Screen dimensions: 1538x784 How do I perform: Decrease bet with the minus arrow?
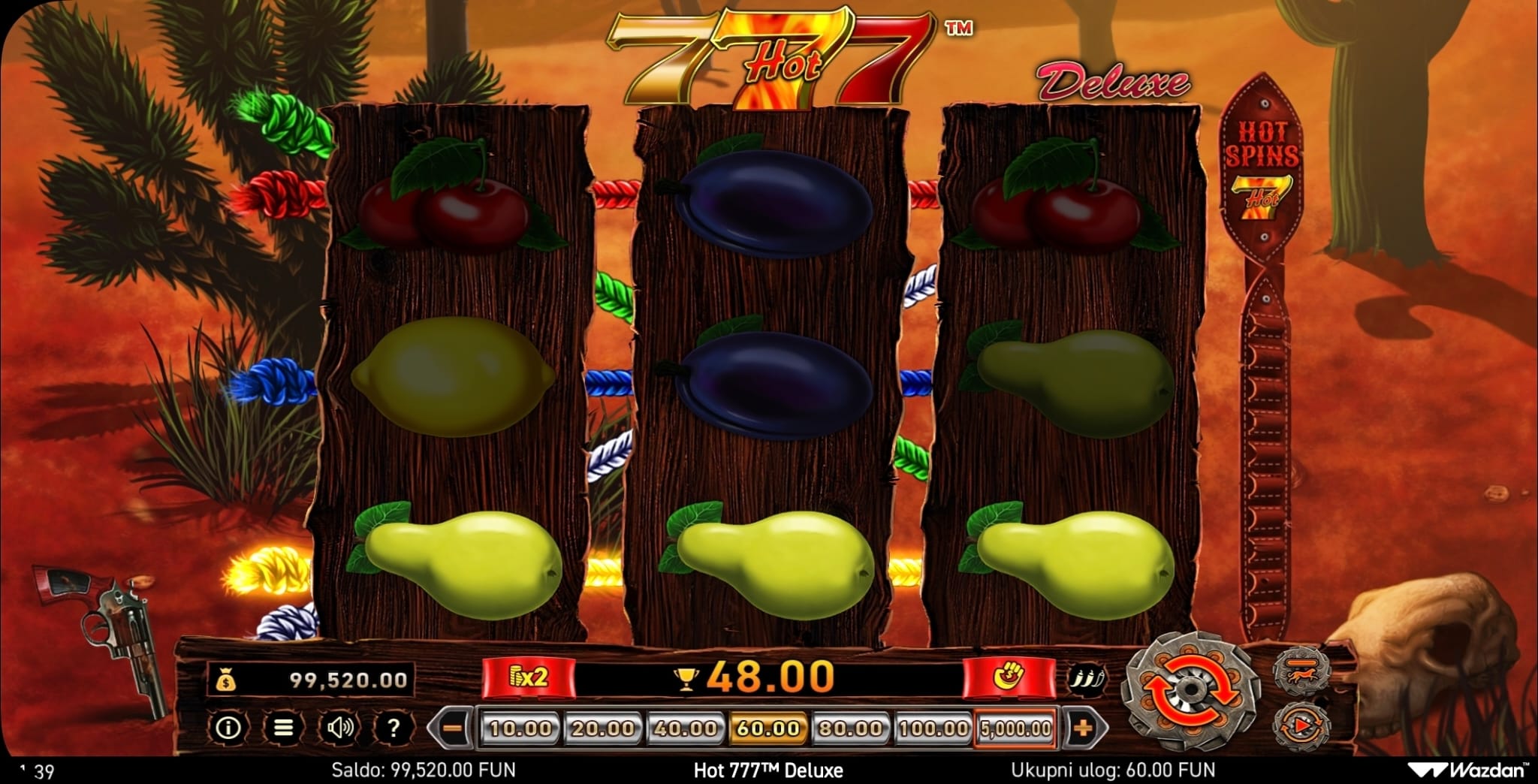tap(452, 728)
